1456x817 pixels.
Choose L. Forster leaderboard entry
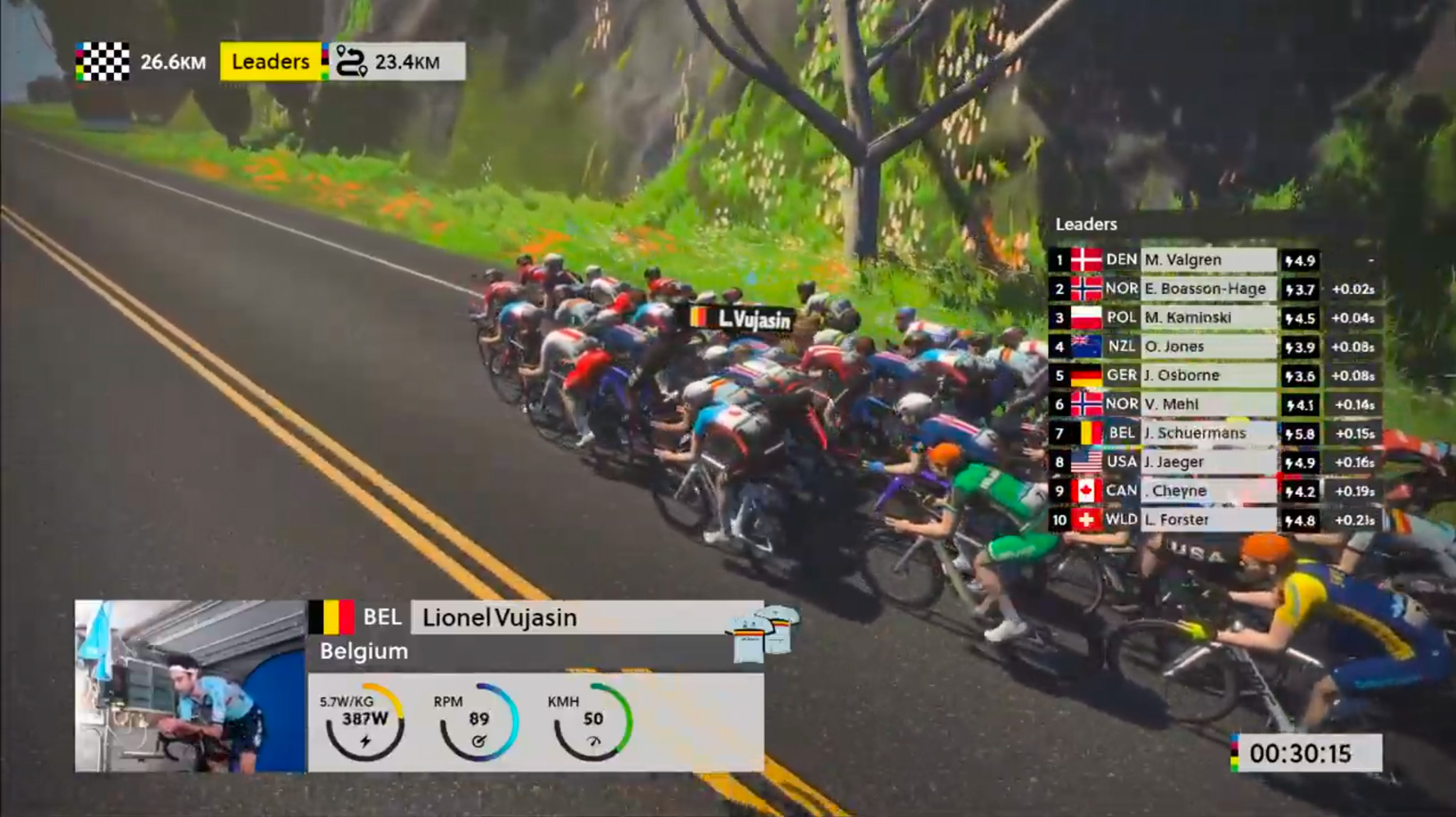(x=1207, y=520)
